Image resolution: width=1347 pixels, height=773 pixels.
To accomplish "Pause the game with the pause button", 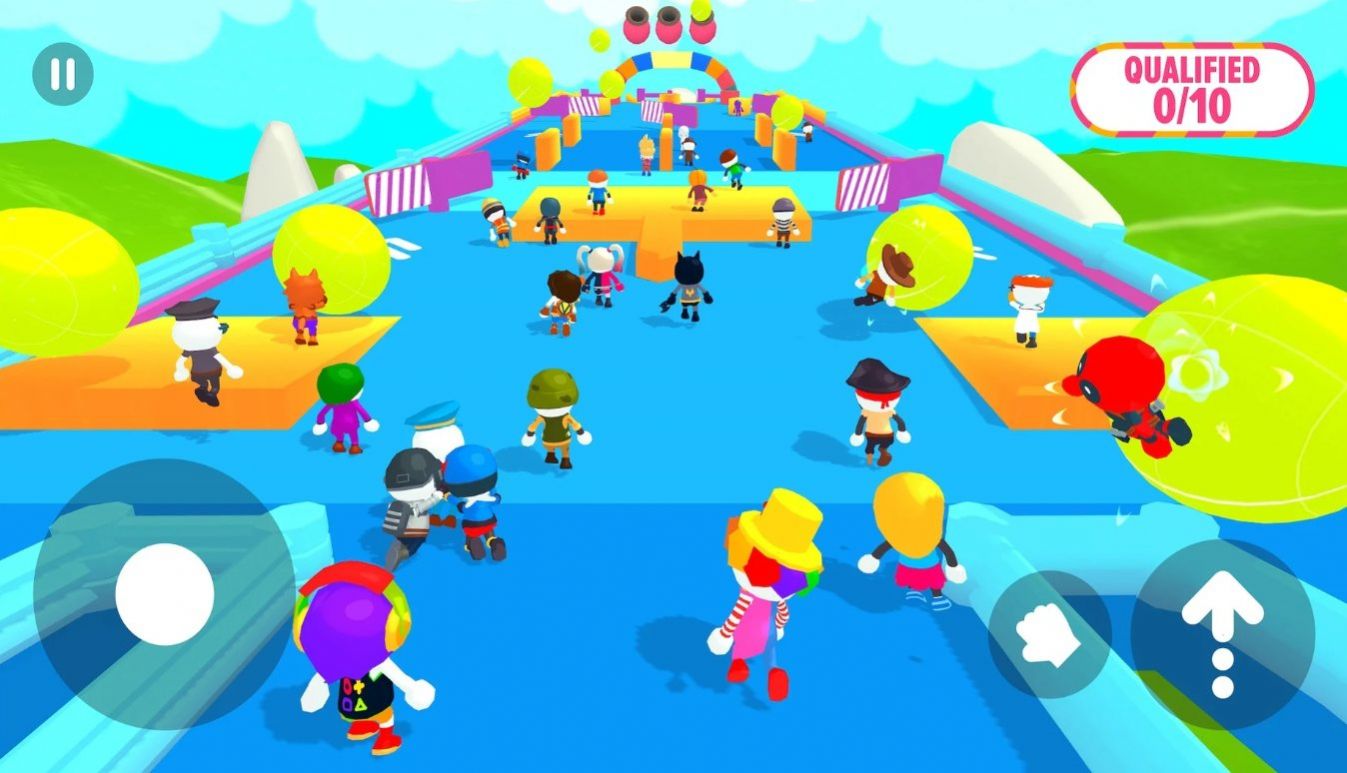I will pos(62,74).
